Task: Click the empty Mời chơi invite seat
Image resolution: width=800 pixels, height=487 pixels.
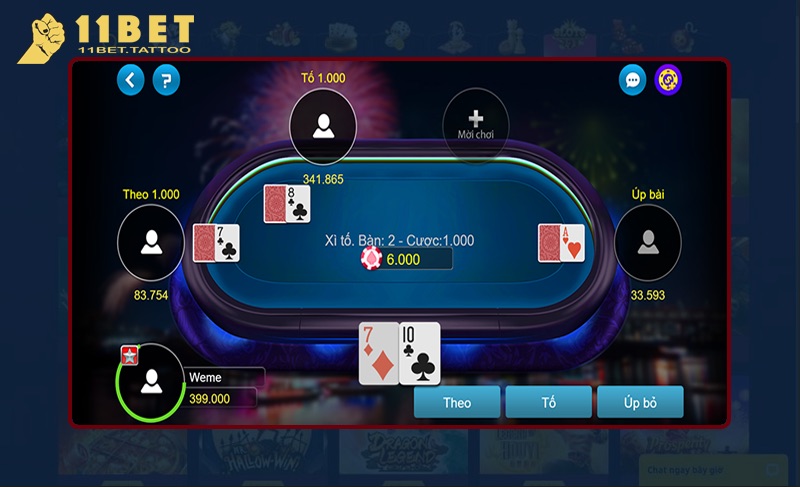Action: [x=476, y=125]
